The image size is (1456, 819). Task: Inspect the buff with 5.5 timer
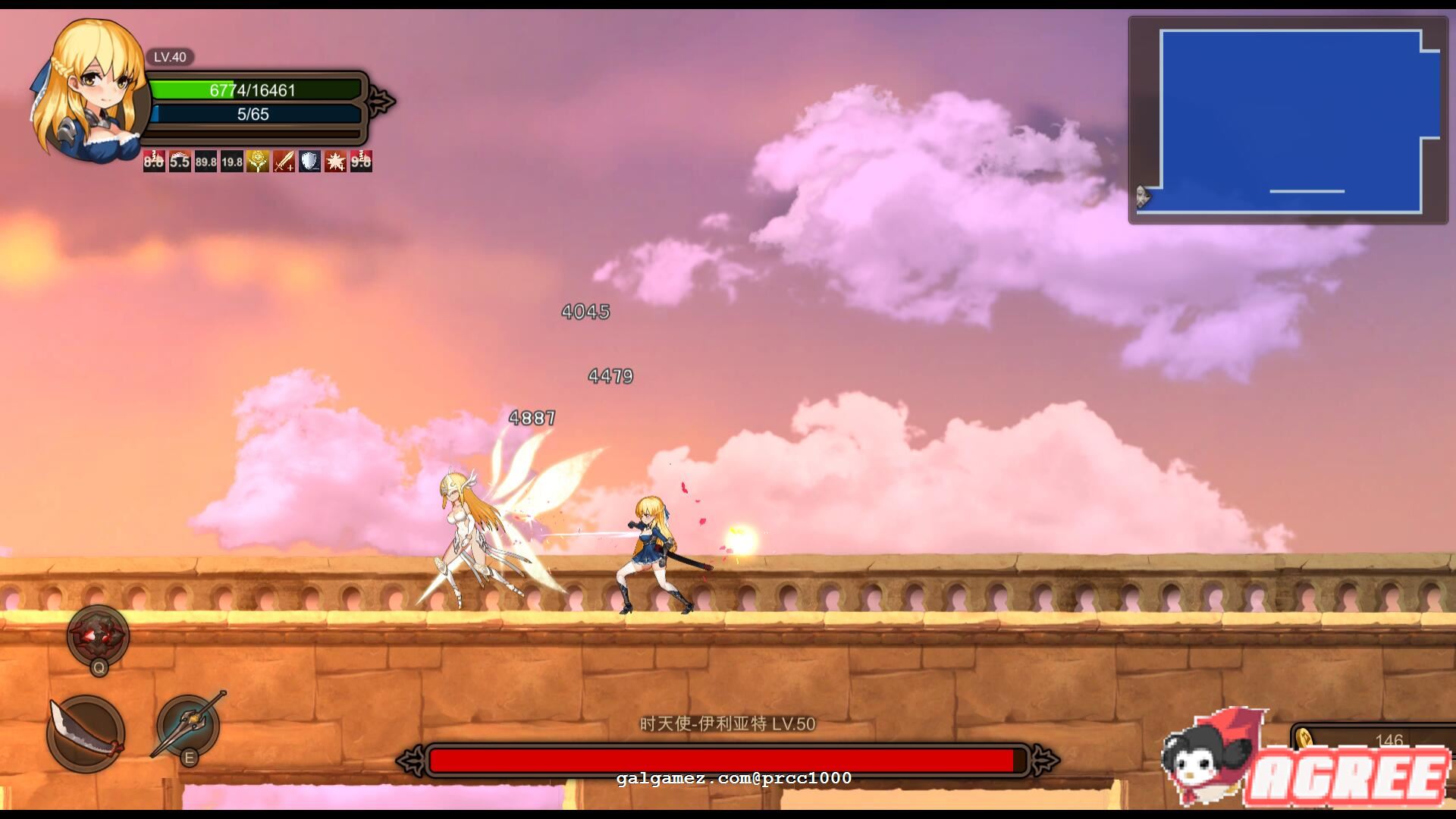pyautogui.click(x=180, y=162)
